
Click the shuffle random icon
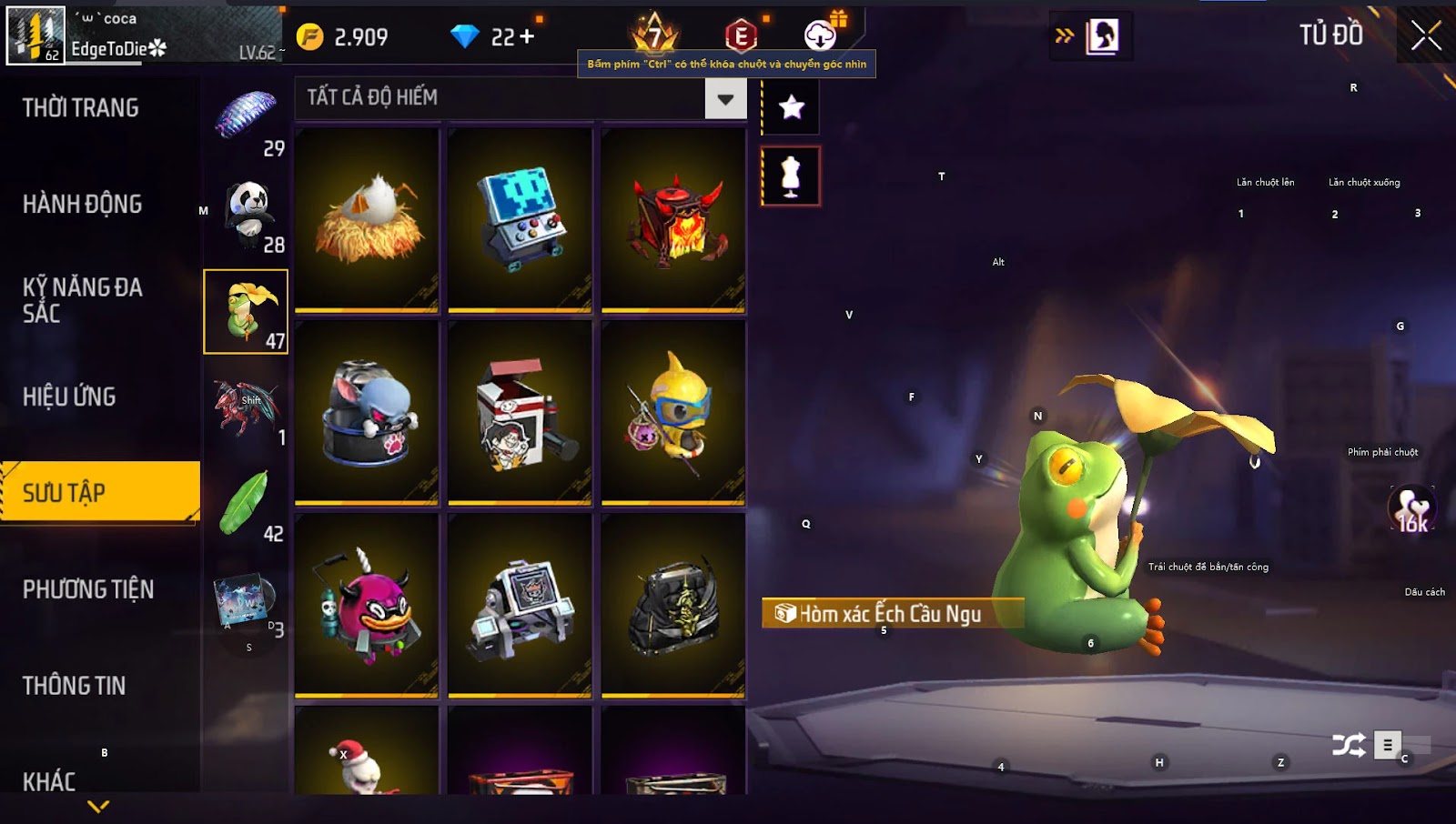1348,746
